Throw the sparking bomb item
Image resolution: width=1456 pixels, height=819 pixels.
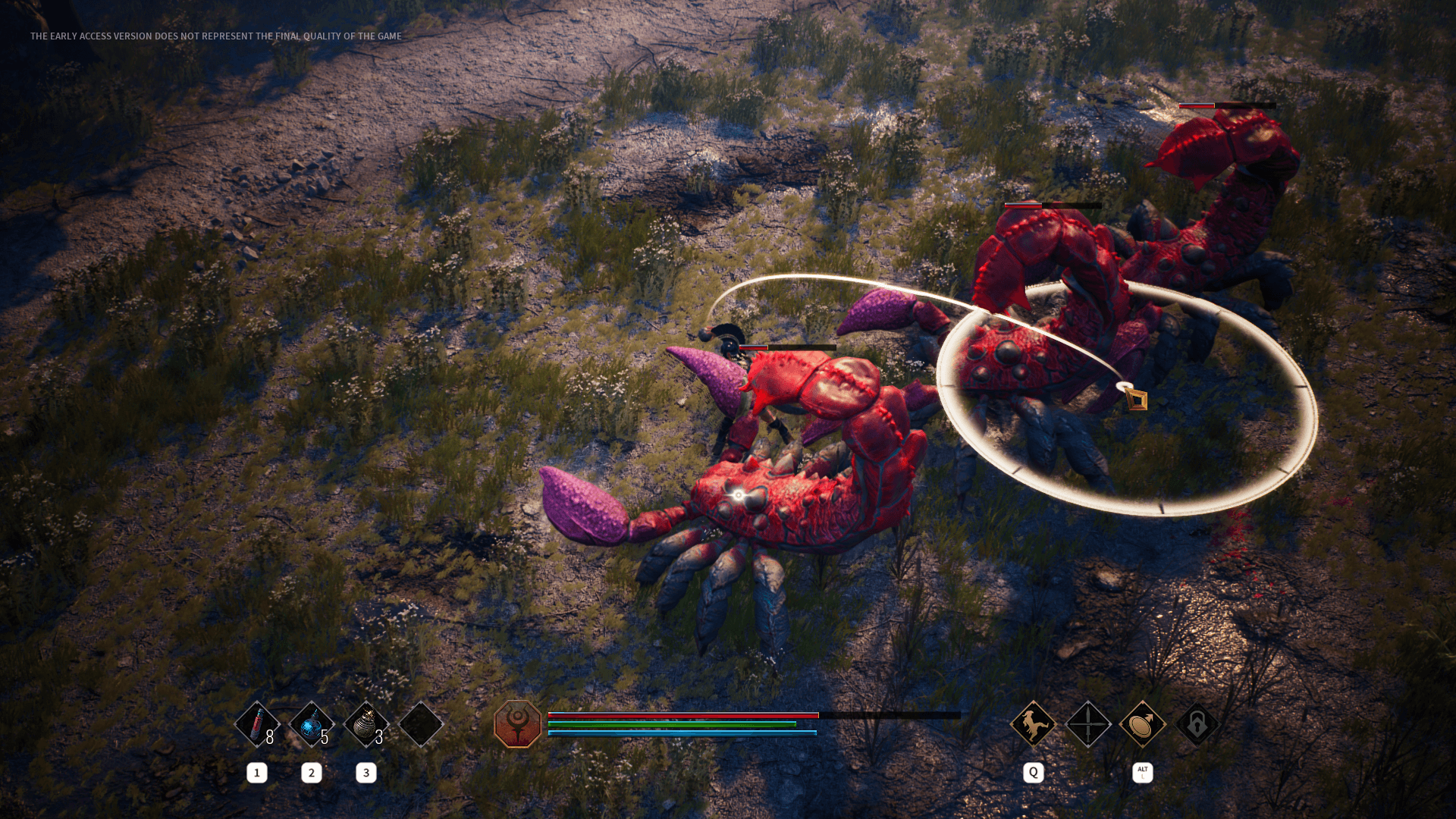(x=366, y=724)
